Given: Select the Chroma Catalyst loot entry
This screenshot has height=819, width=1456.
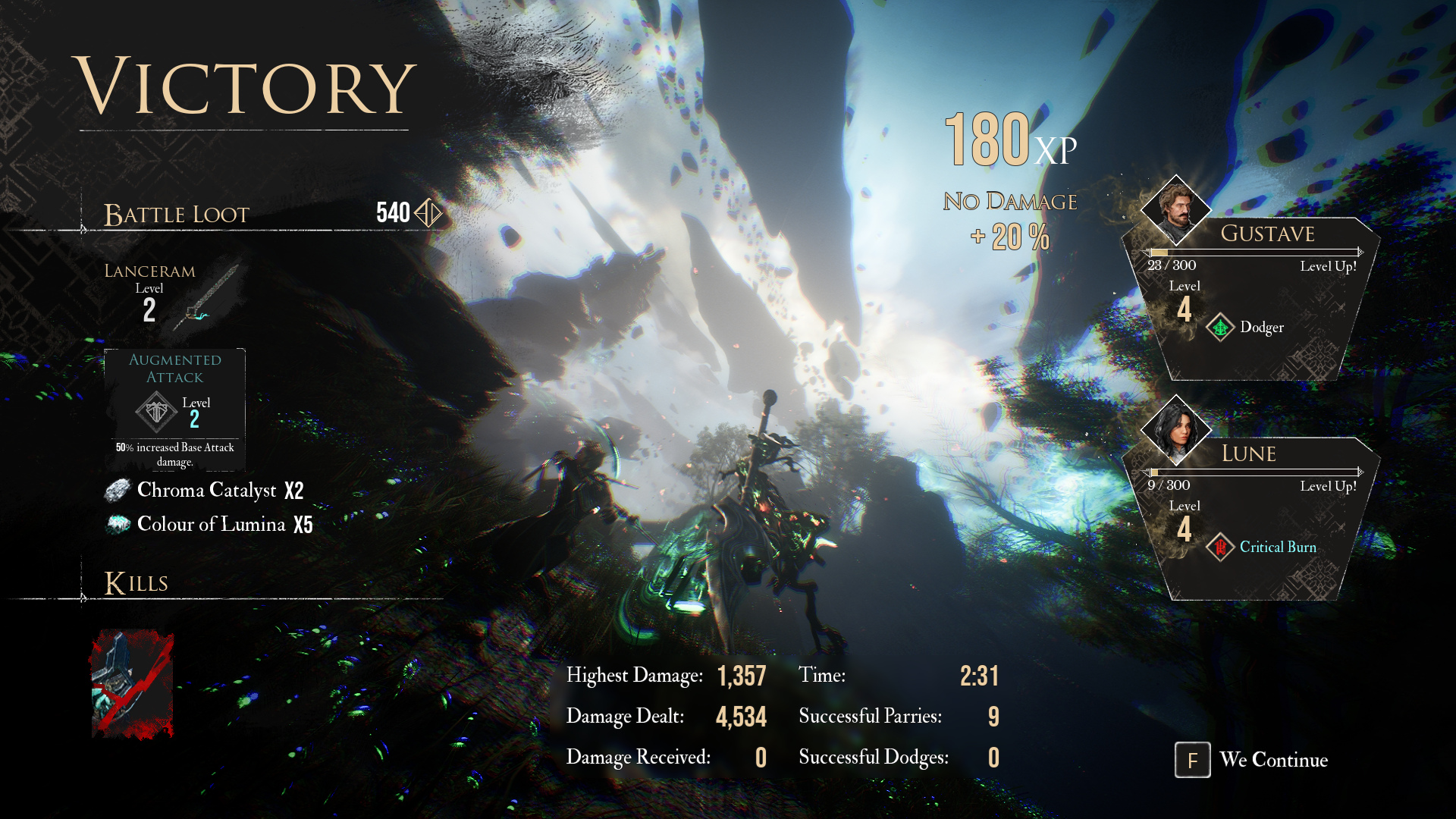Looking at the screenshot, I should [x=205, y=491].
